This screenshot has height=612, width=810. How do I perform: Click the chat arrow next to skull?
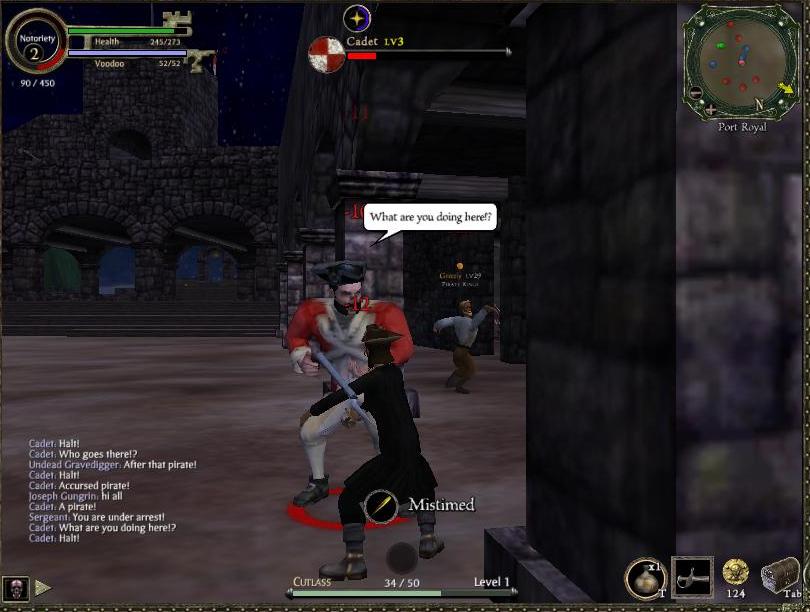coord(43,587)
